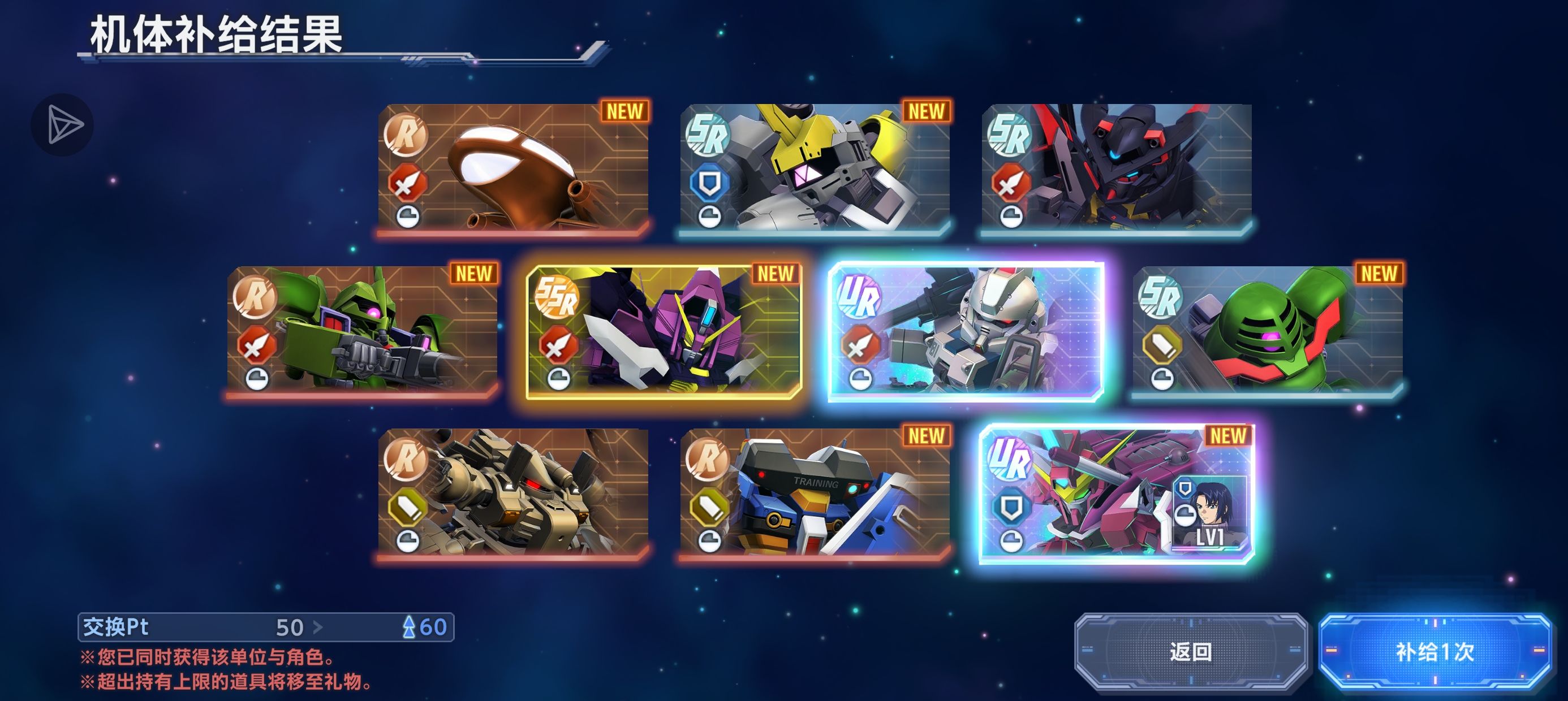Click the LV1 pilot character portrait
The width and height of the screenshot is (1568, 701).
tap(1209, 512)
